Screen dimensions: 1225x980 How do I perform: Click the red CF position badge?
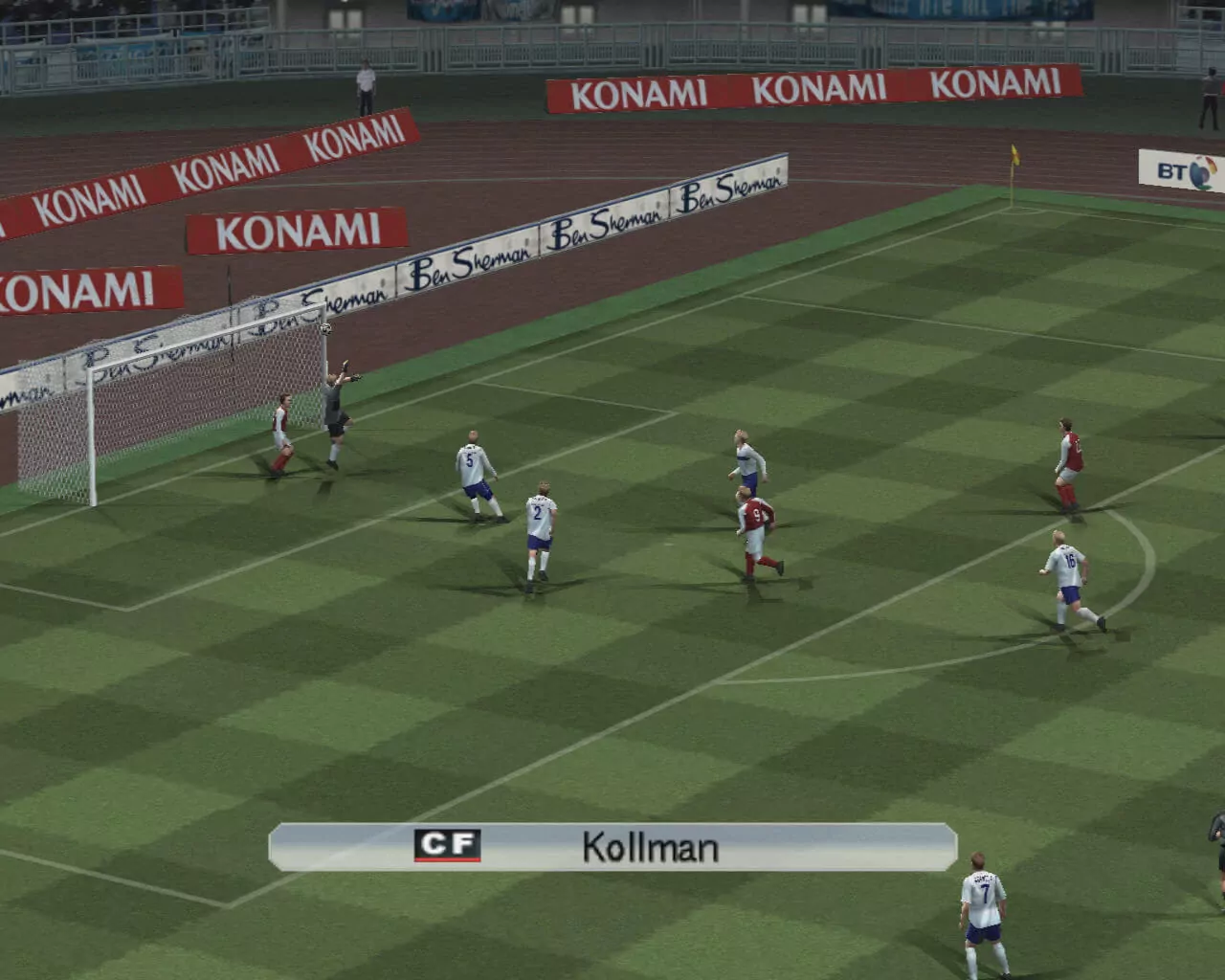click(x=448, y=845)
